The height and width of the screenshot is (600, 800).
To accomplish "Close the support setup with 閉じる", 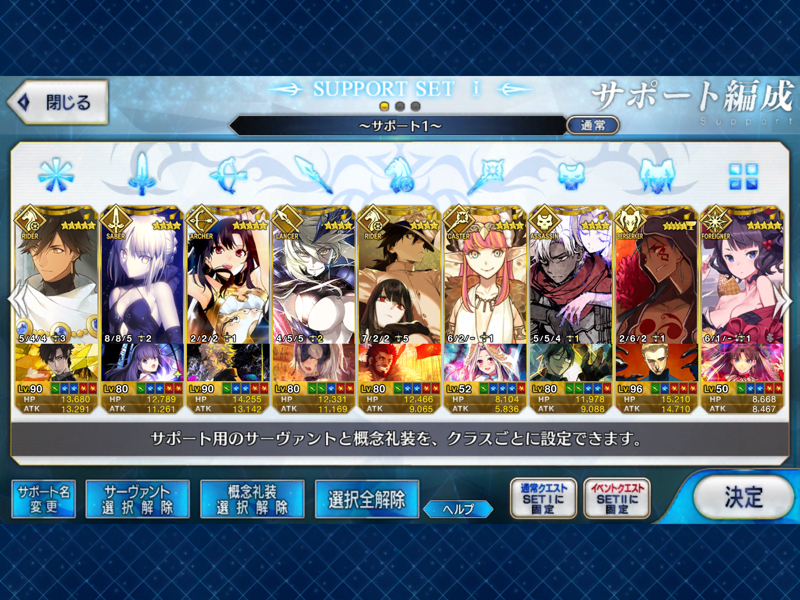I will (57, 102).
